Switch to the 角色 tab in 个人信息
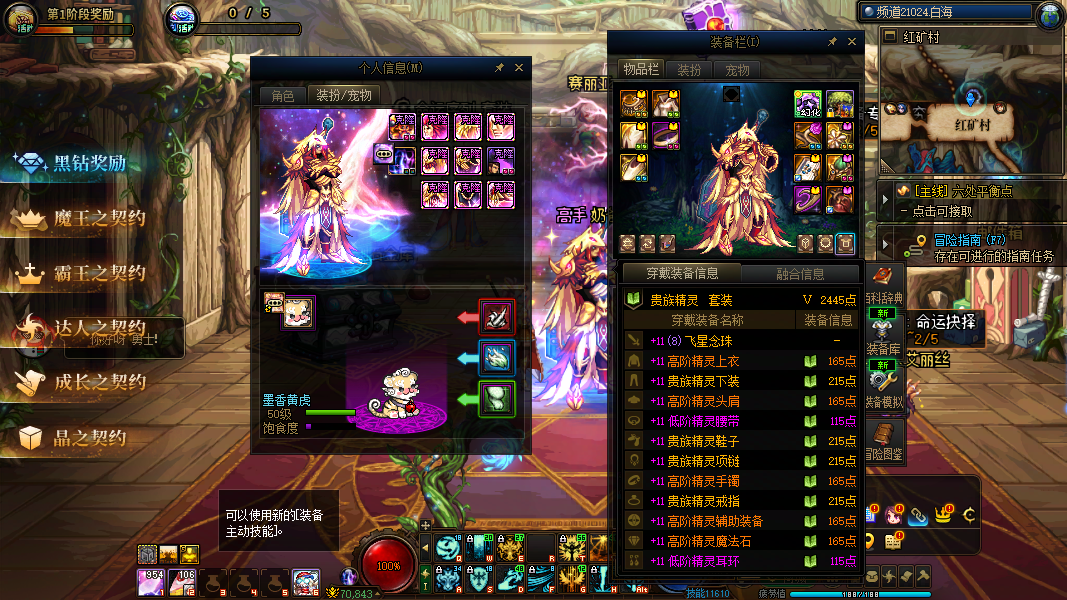 point(283,95)
